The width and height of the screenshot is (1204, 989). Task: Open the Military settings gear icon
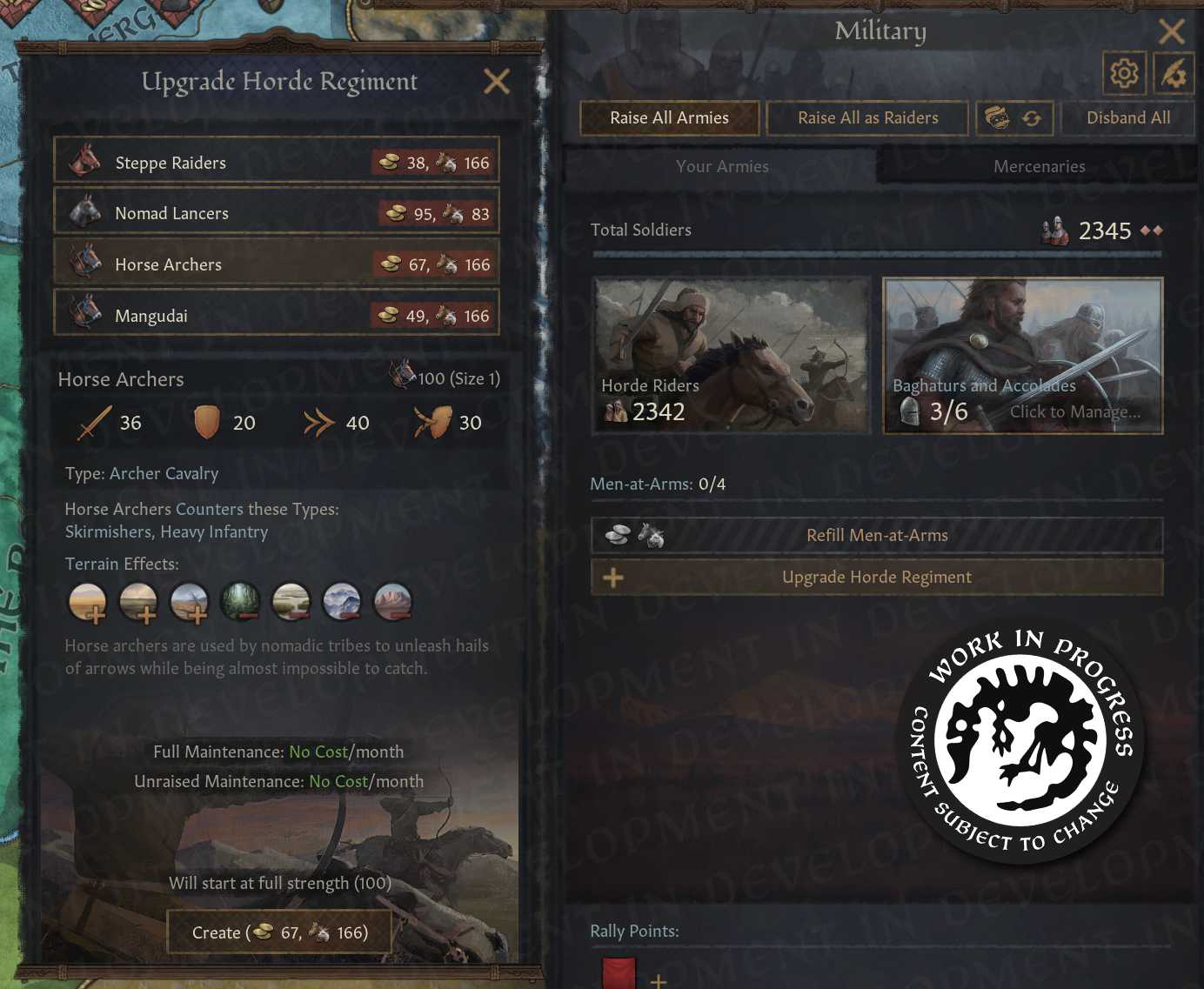[1124, 74]
